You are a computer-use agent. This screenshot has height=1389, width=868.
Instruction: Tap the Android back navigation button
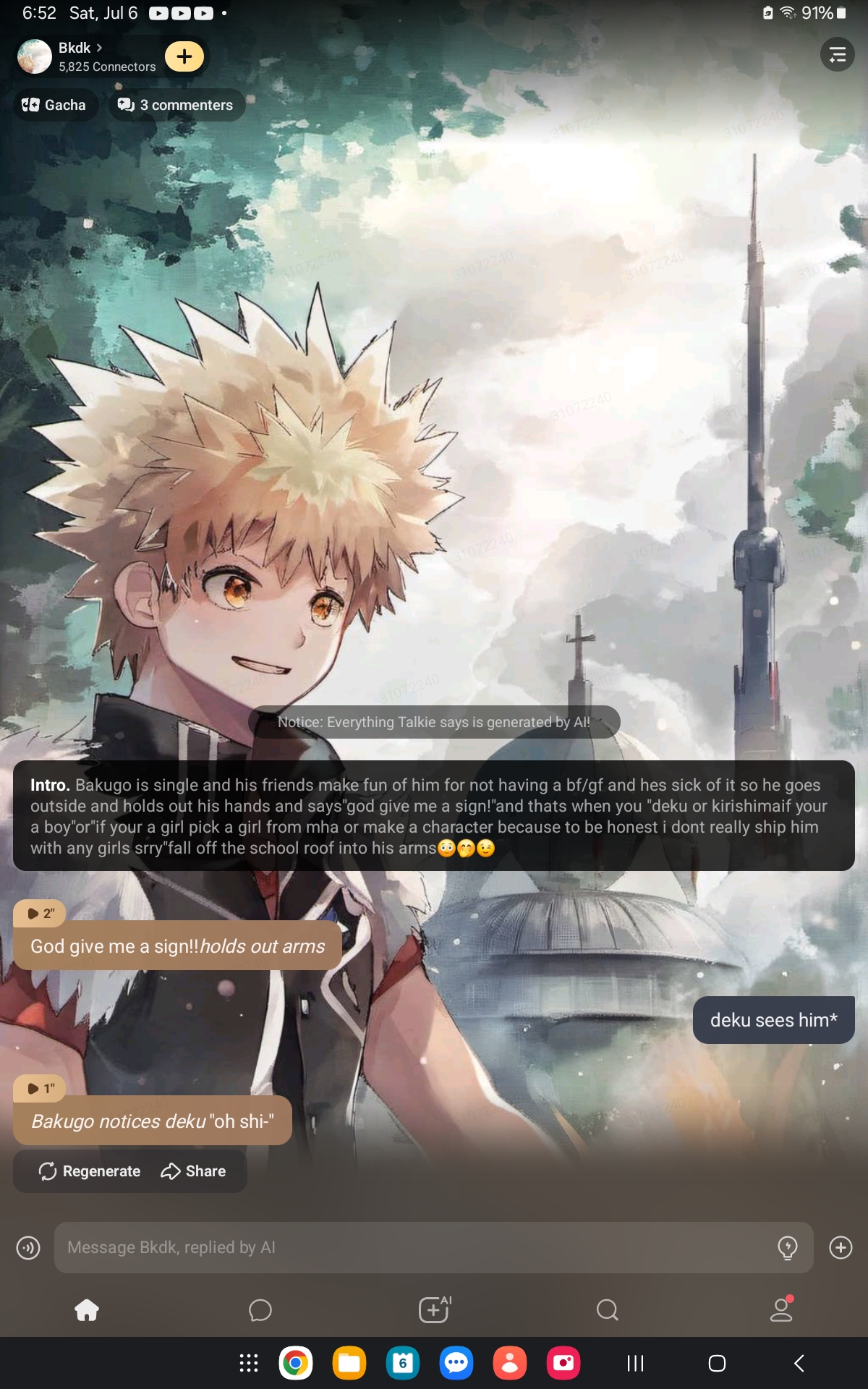point(799,1364)
